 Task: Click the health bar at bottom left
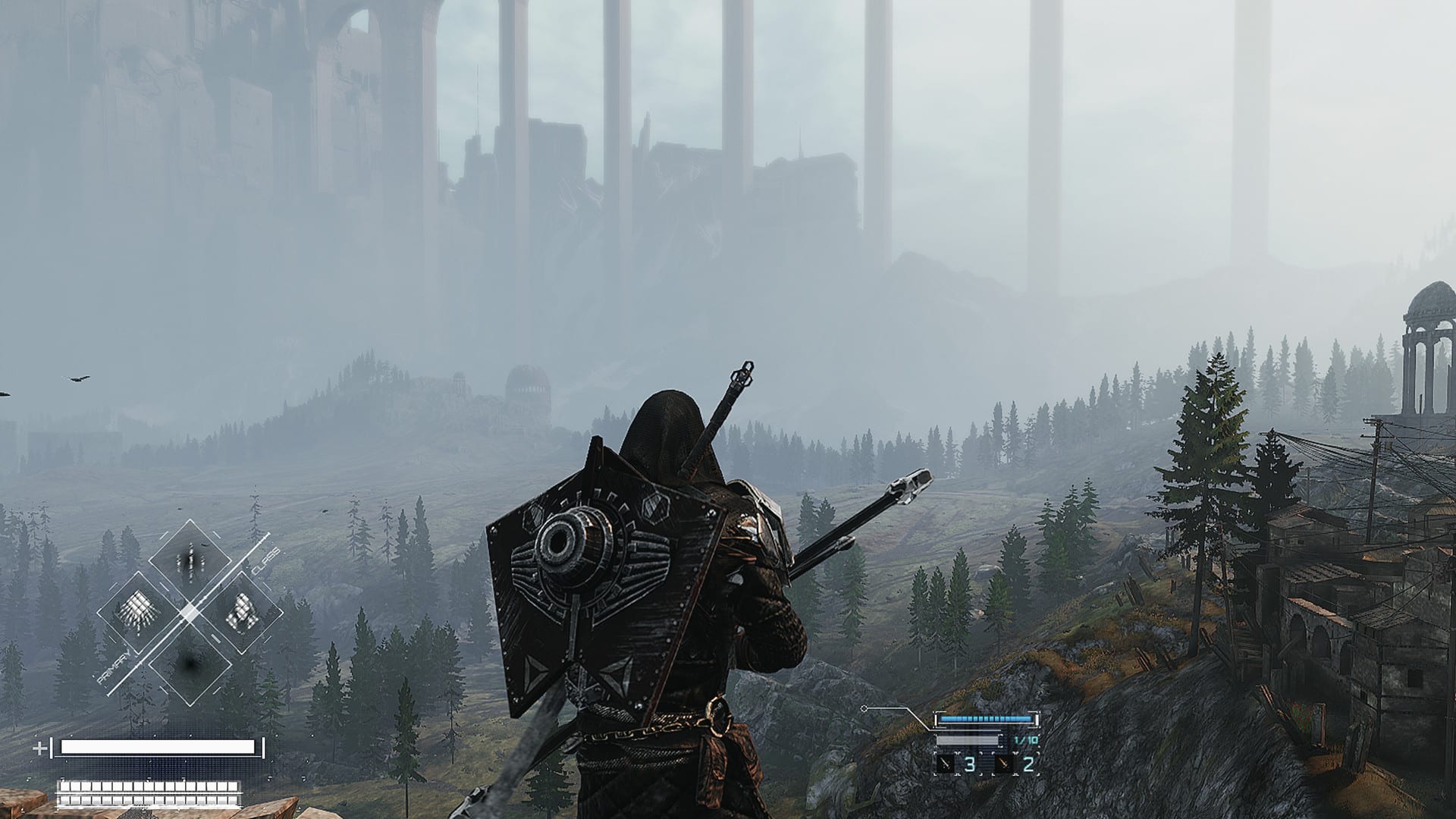point(155,749)
